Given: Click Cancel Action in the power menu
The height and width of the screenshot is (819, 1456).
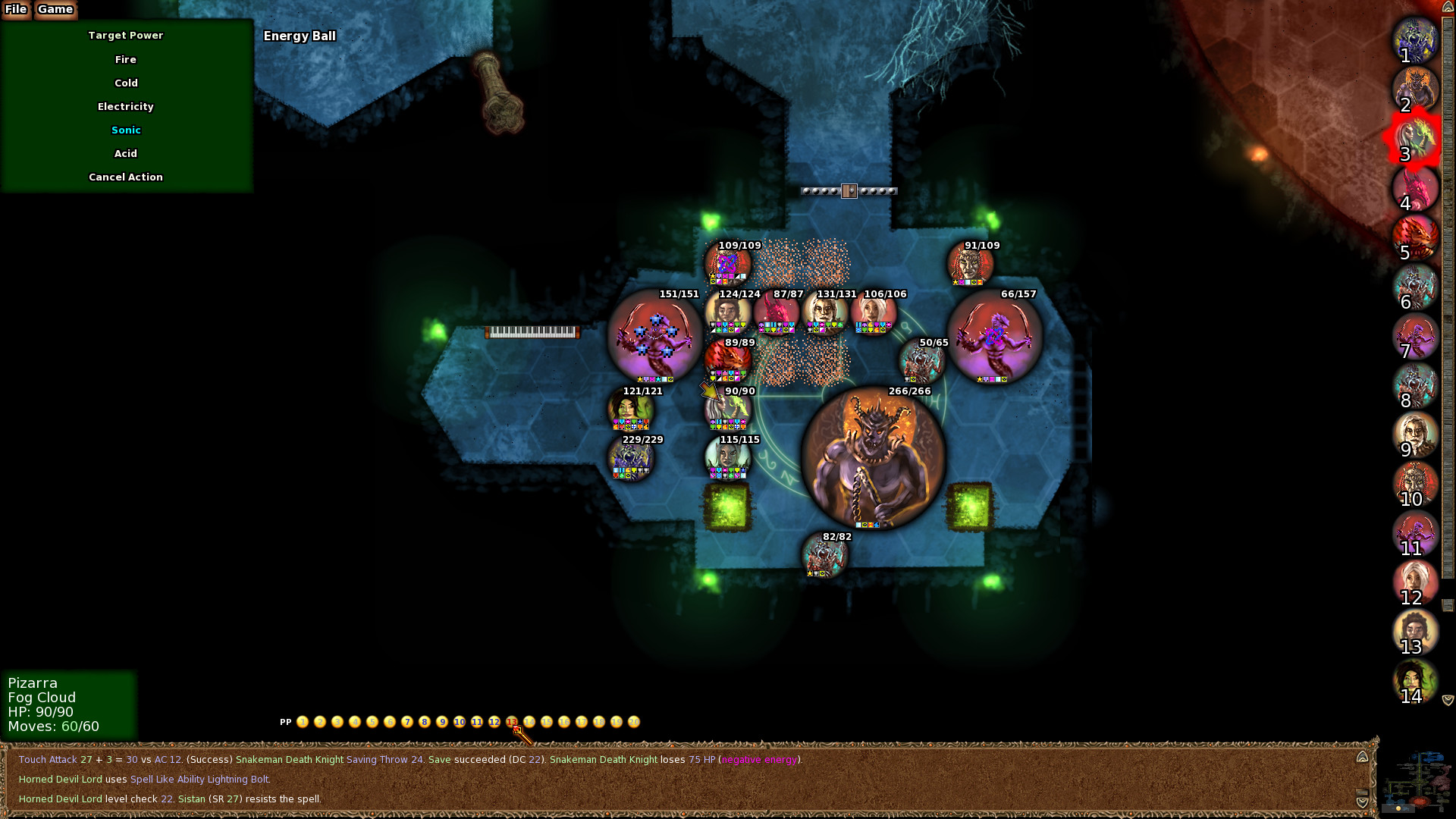Looking at the screenshot, I should pyautogui.click(x=126, y=177).
